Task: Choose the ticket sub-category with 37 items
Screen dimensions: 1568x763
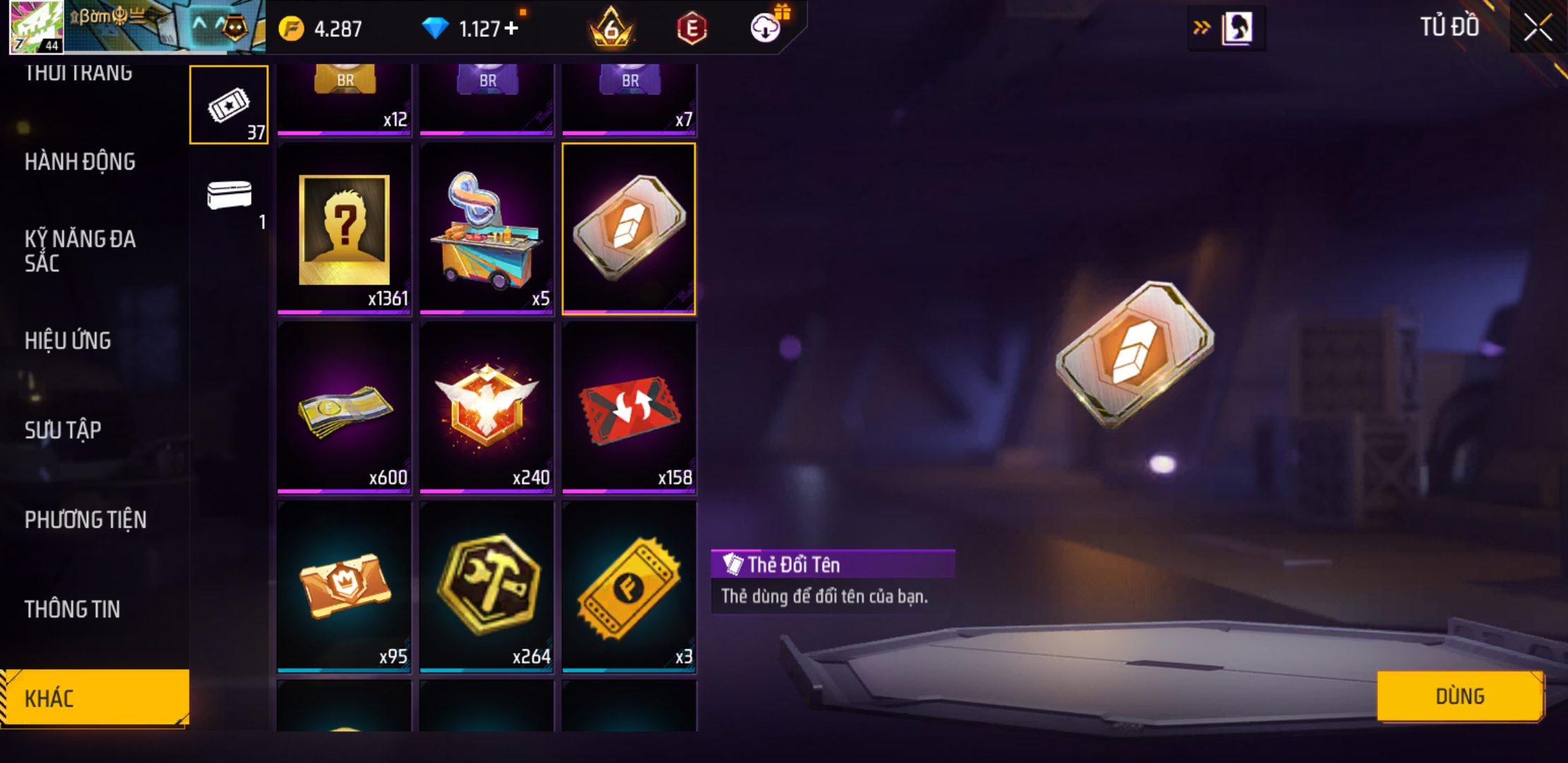Action: click(x=229, y=105)
